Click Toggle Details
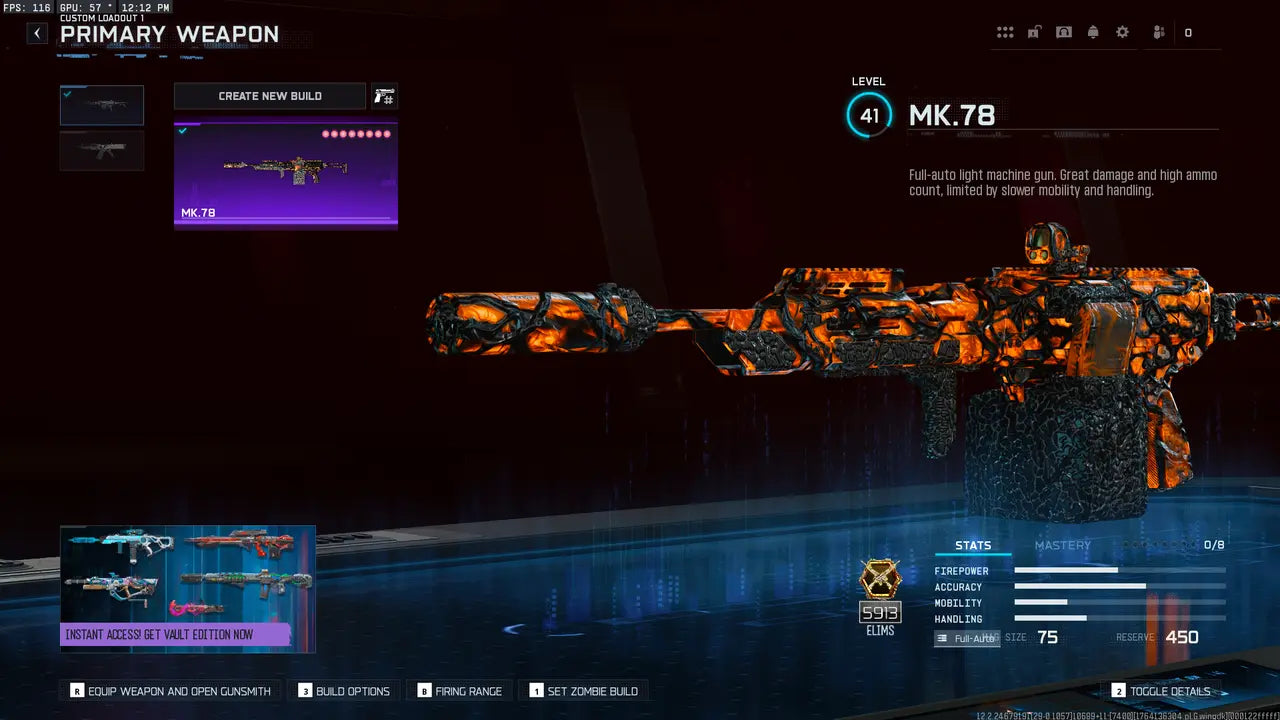1280x720 pixels. point(1161,691)
